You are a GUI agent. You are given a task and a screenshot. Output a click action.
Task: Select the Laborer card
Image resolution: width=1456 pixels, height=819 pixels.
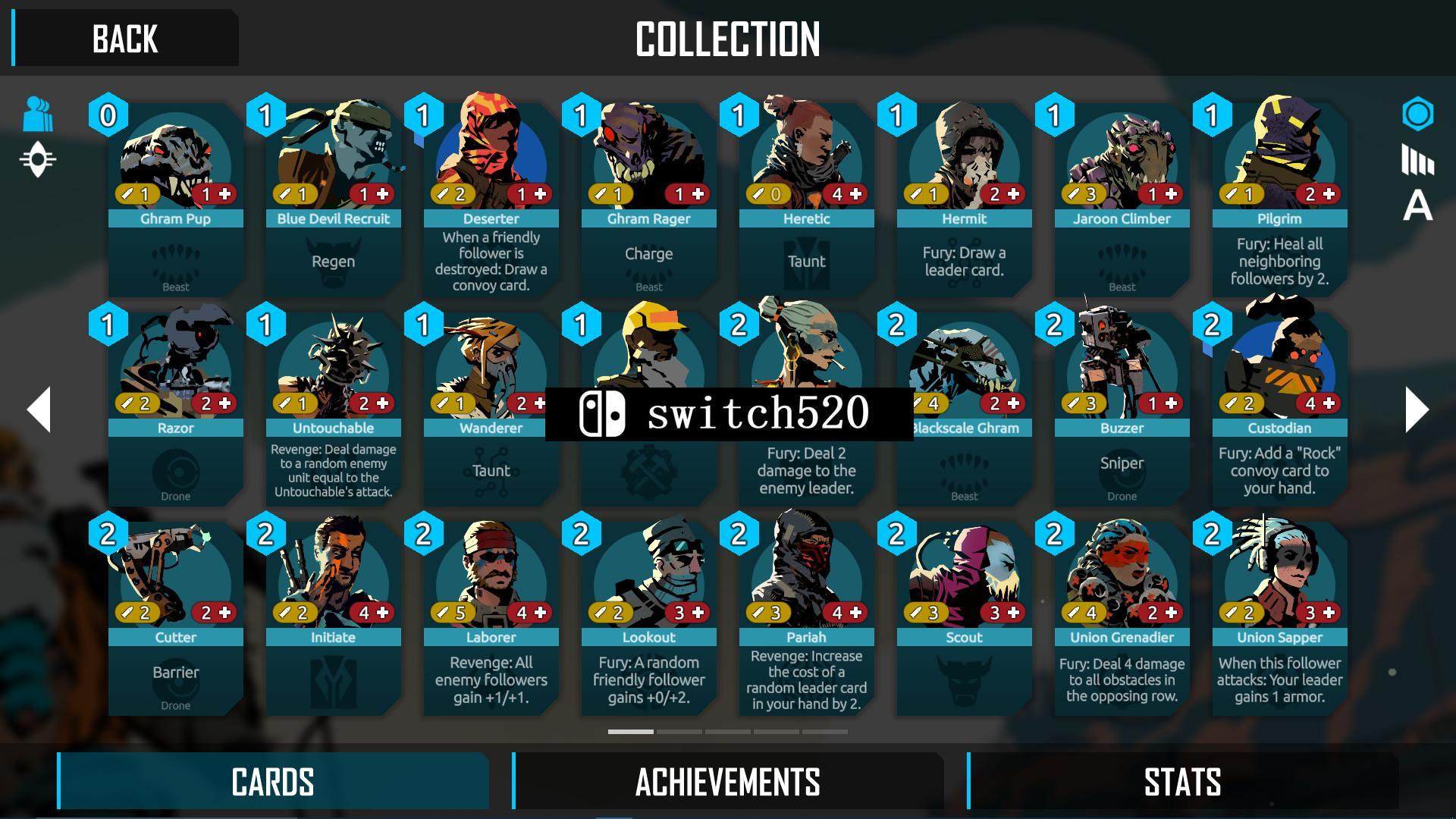[x=491, y=619]
